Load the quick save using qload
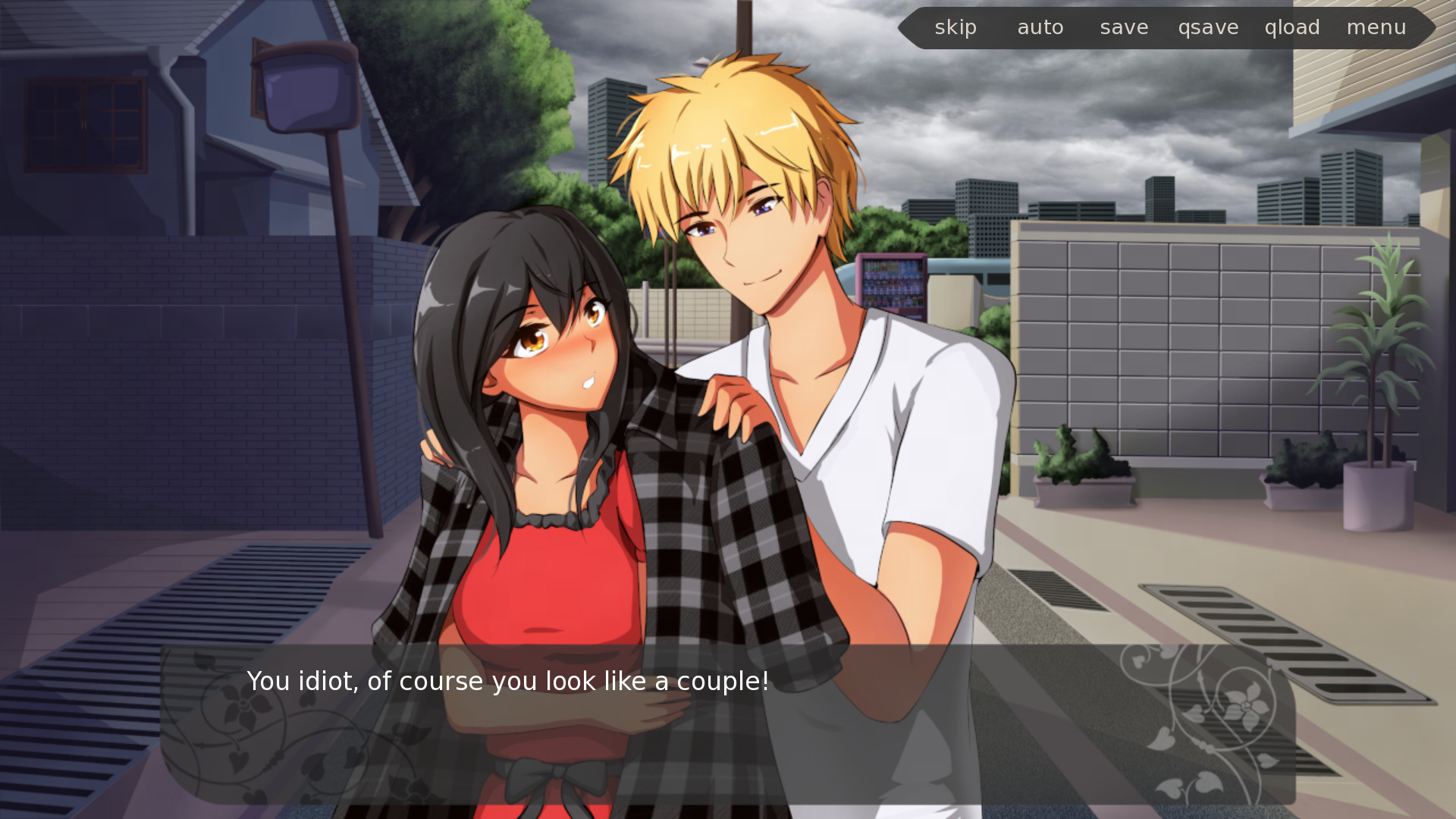This screenshot has width=1456, height=819. (x=1292, y=27)
